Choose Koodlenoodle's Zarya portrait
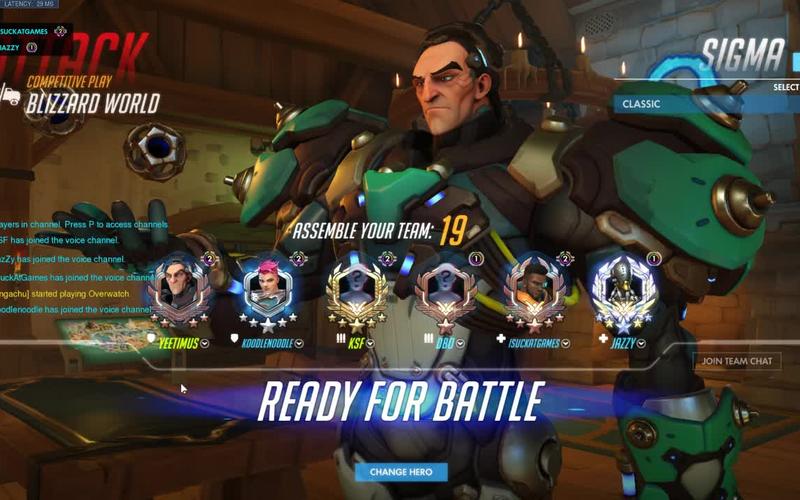This screenshot has width=800, height=500. pos(268,290)
